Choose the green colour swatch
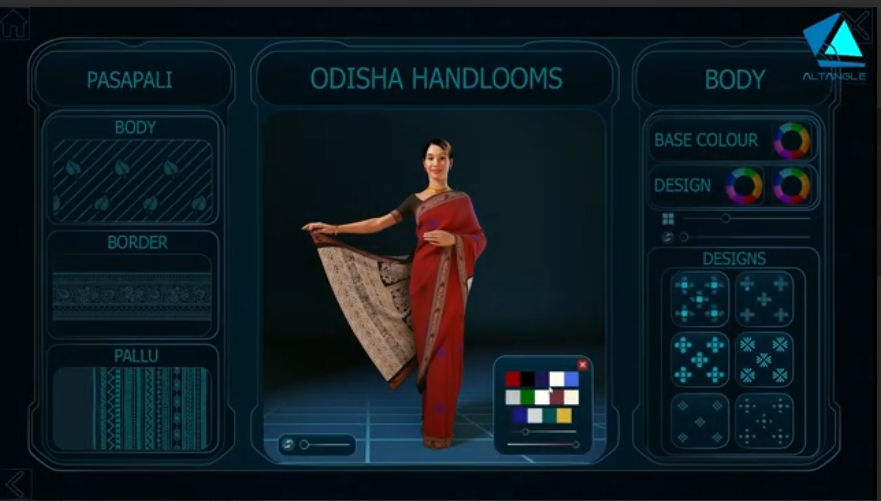 pyautogui.click(x=527, y=397)
